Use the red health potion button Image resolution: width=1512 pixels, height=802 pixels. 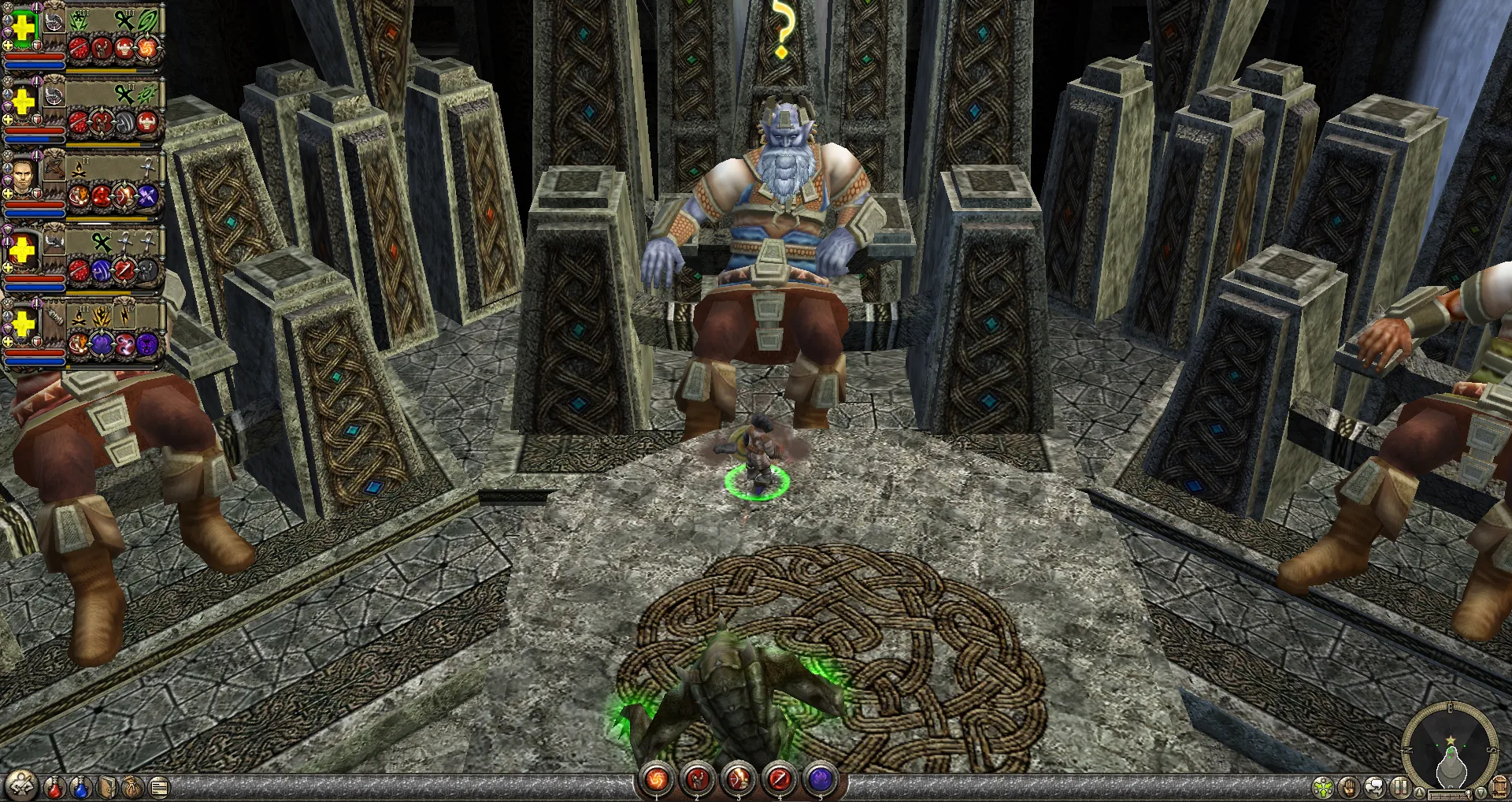pos(54,786)
